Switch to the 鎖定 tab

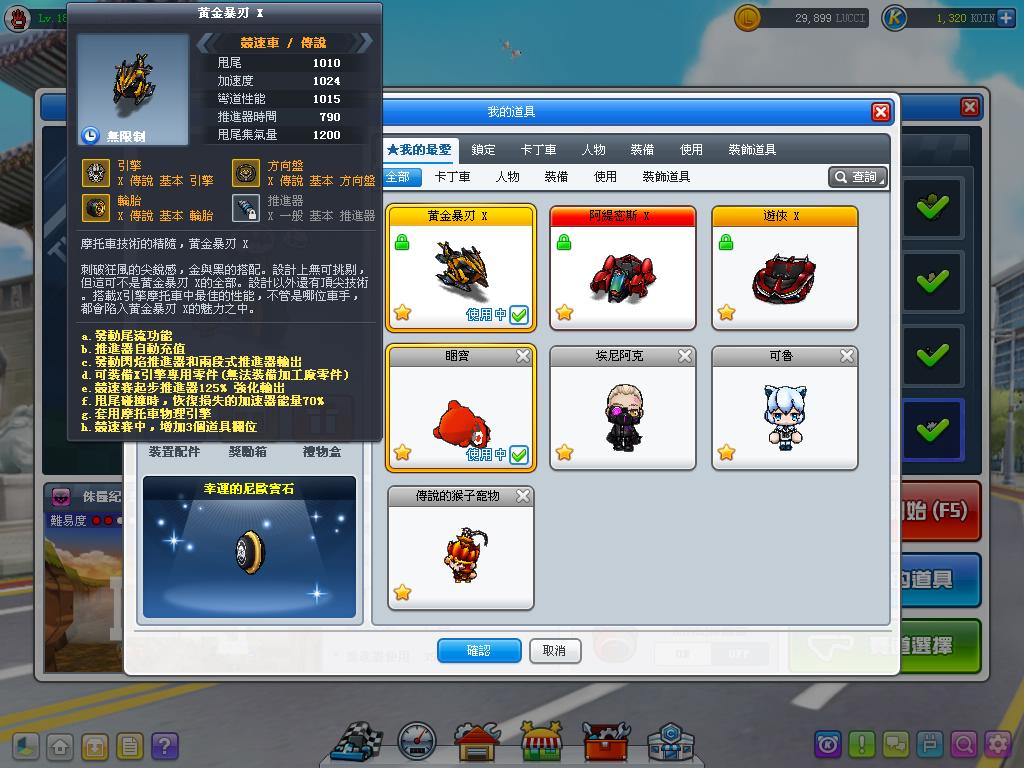pos(483,150)
